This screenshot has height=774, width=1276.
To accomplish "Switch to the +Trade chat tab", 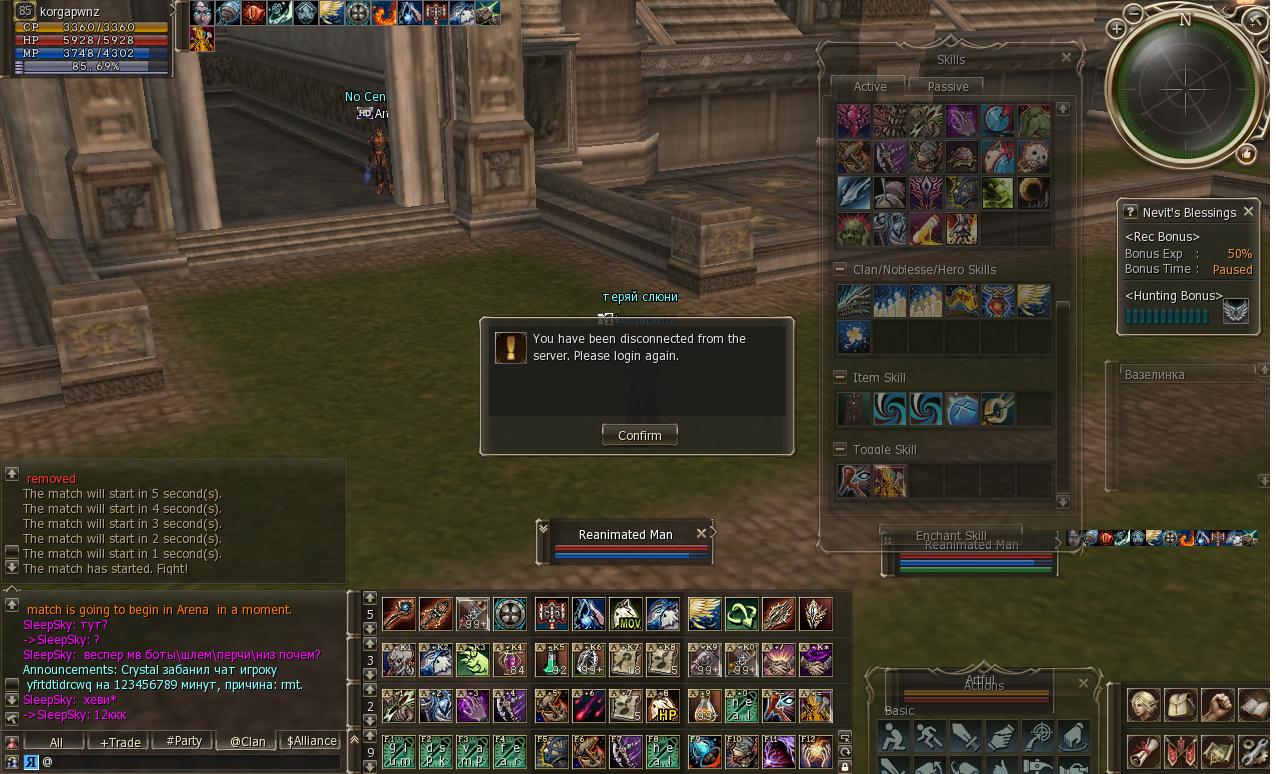I will (120, 742).
